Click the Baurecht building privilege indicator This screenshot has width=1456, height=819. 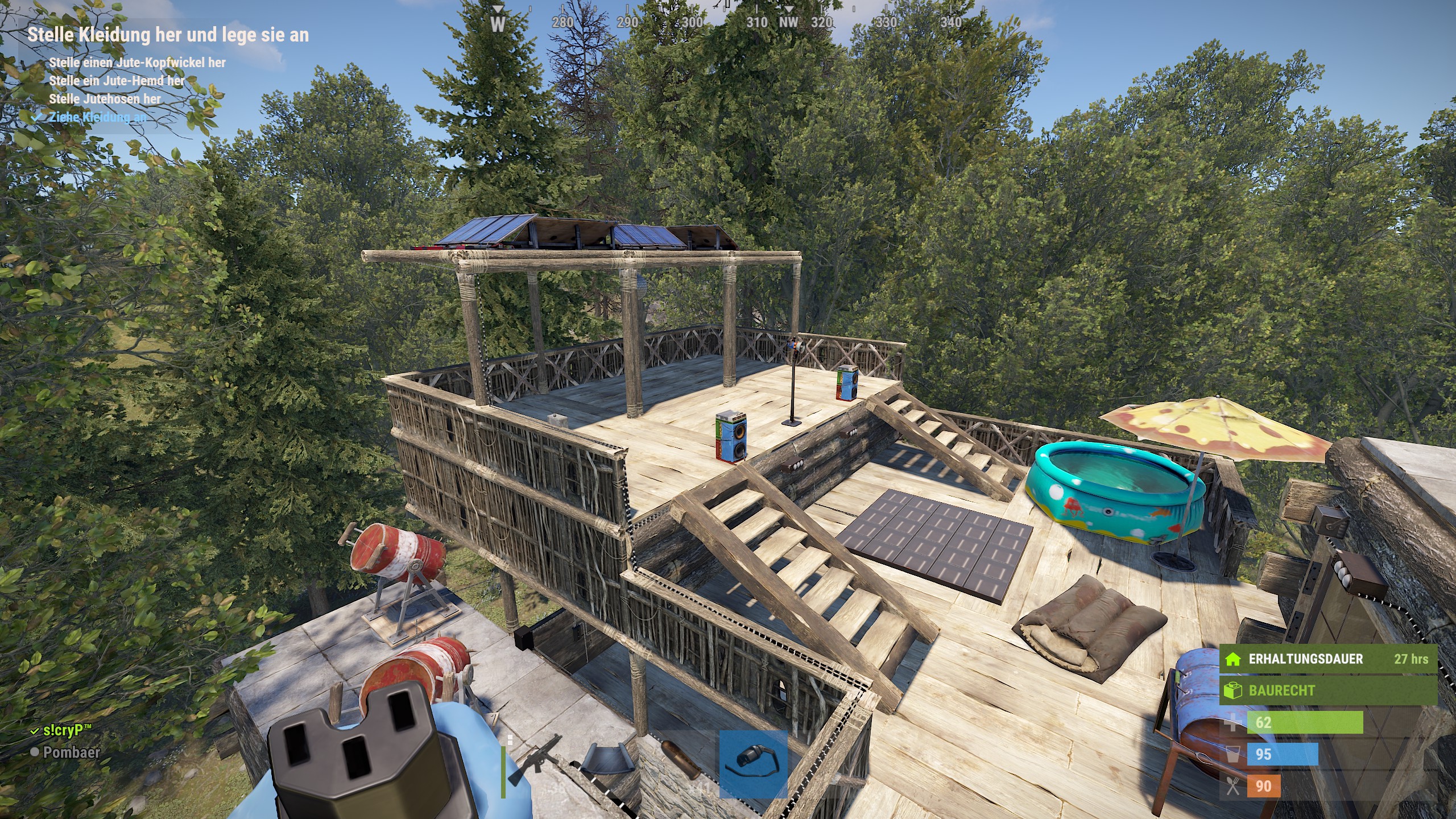1327,690
